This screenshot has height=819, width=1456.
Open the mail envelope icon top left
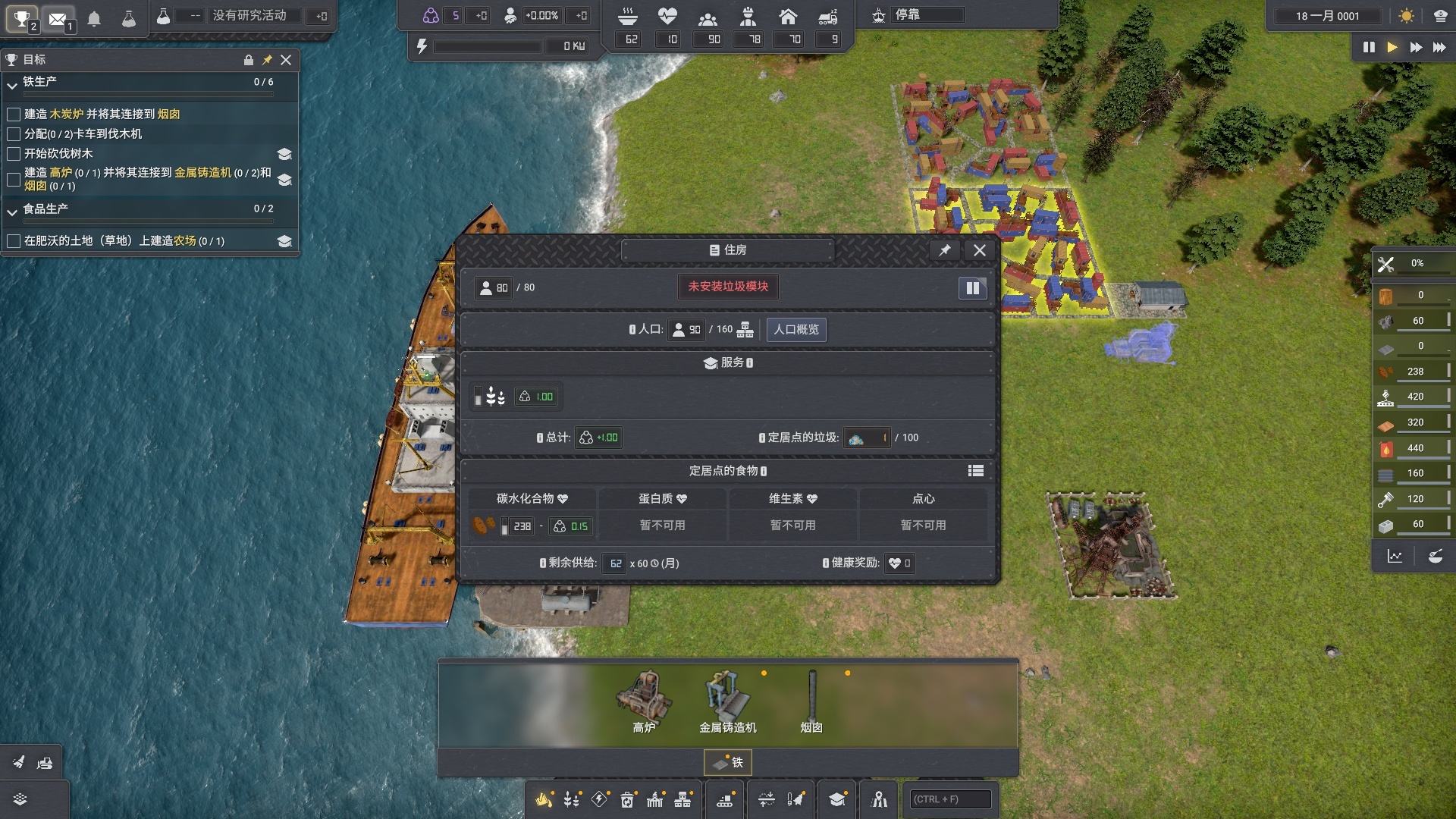click(58, 18)
